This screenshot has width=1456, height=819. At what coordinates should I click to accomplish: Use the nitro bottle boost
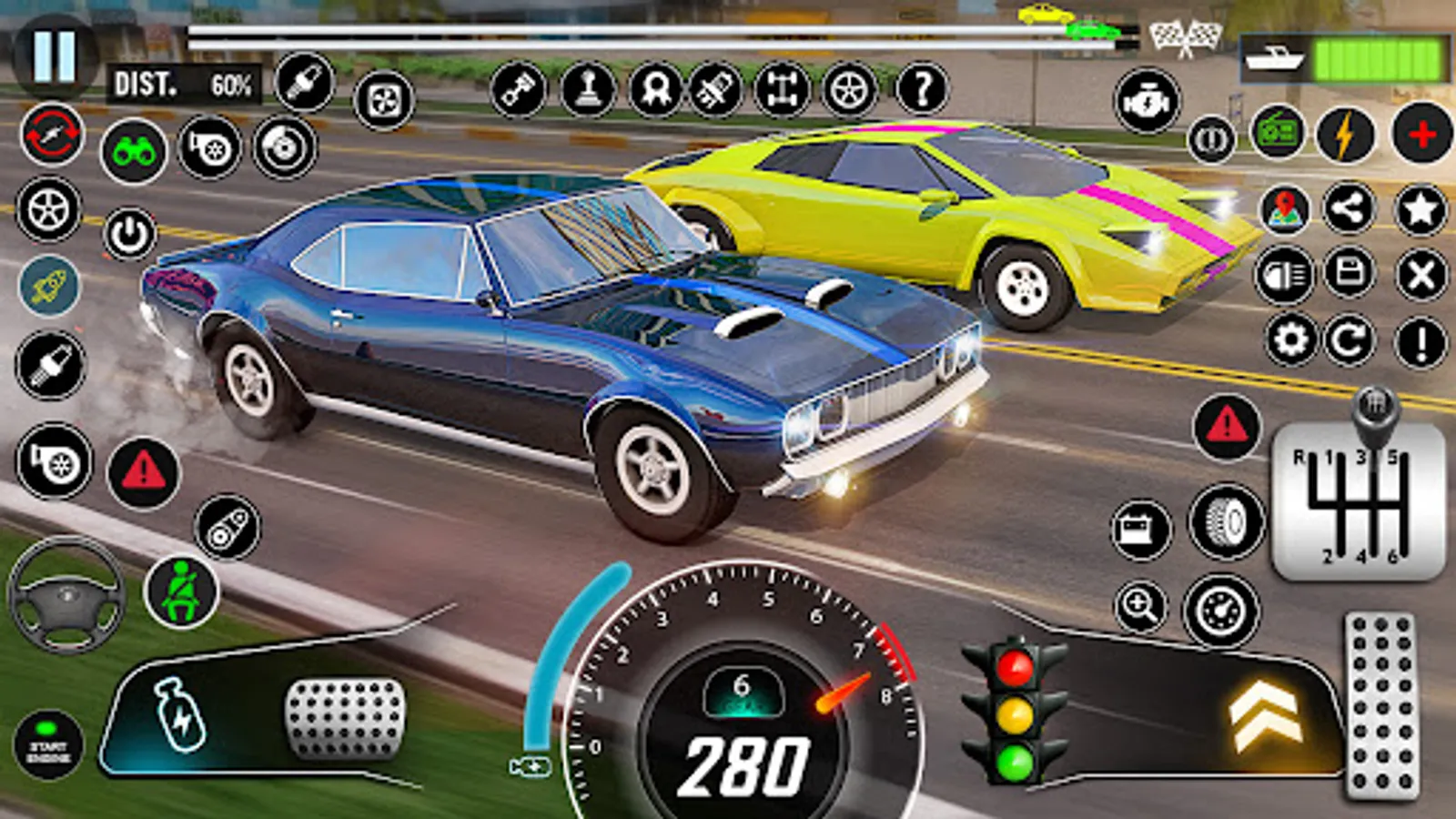tap(180, 716)
